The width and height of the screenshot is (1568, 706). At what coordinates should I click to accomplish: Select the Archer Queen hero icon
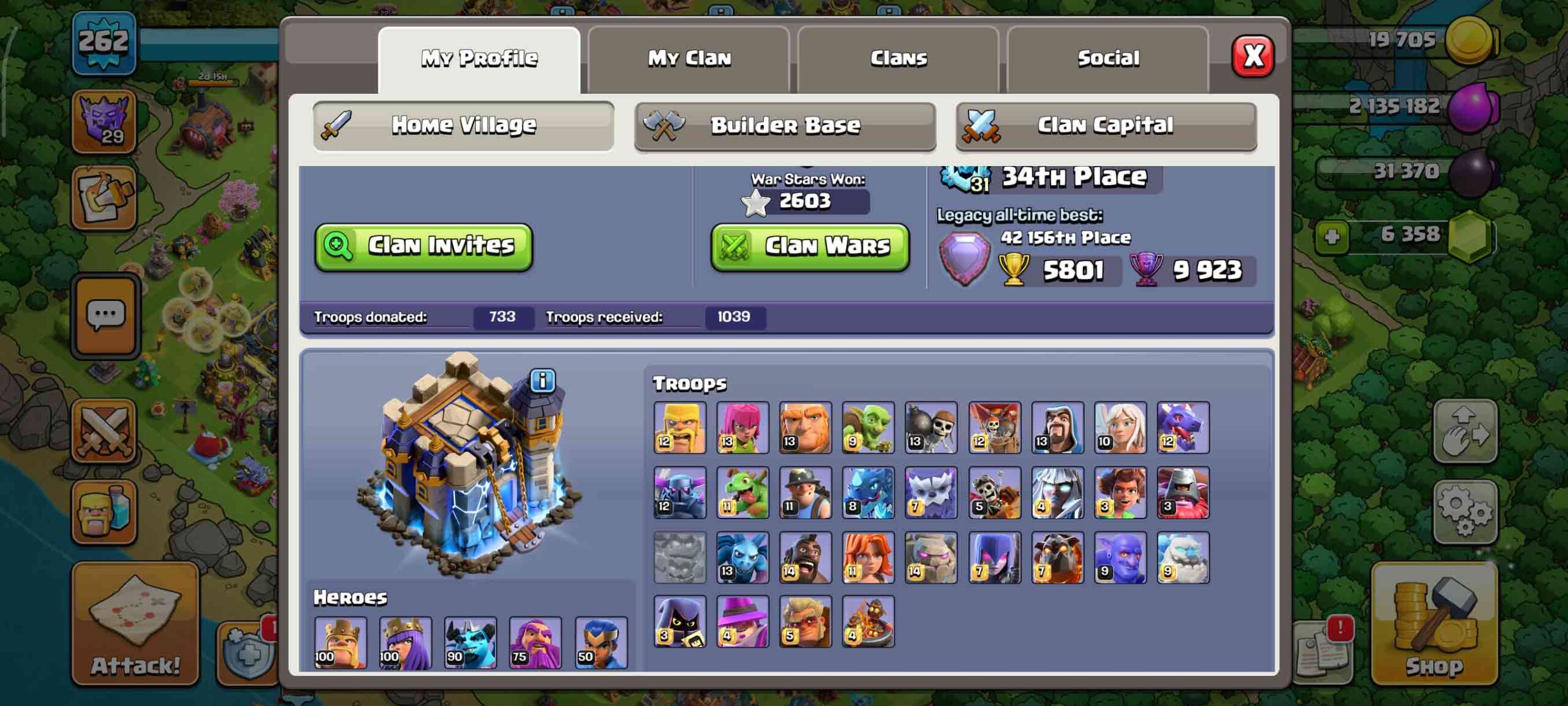[x=405, y=642]
